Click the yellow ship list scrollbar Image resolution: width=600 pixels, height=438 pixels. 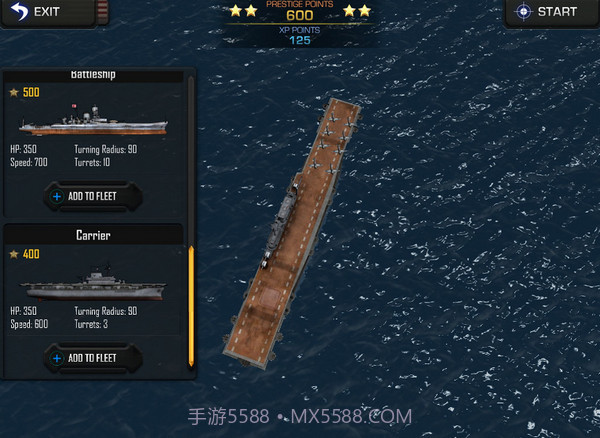tap(191, 305)
